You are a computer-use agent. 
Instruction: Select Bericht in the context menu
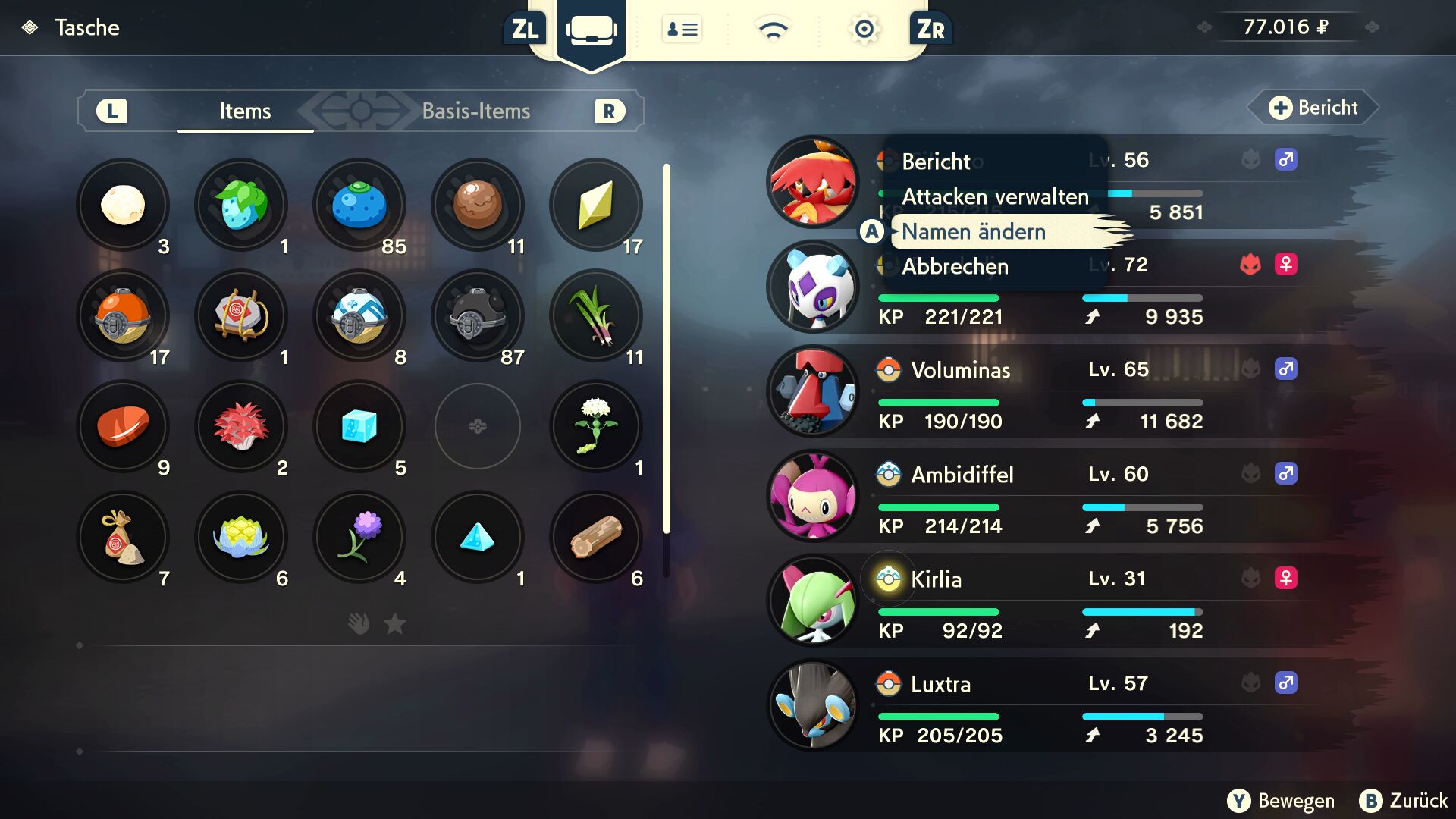click(936, 162)
